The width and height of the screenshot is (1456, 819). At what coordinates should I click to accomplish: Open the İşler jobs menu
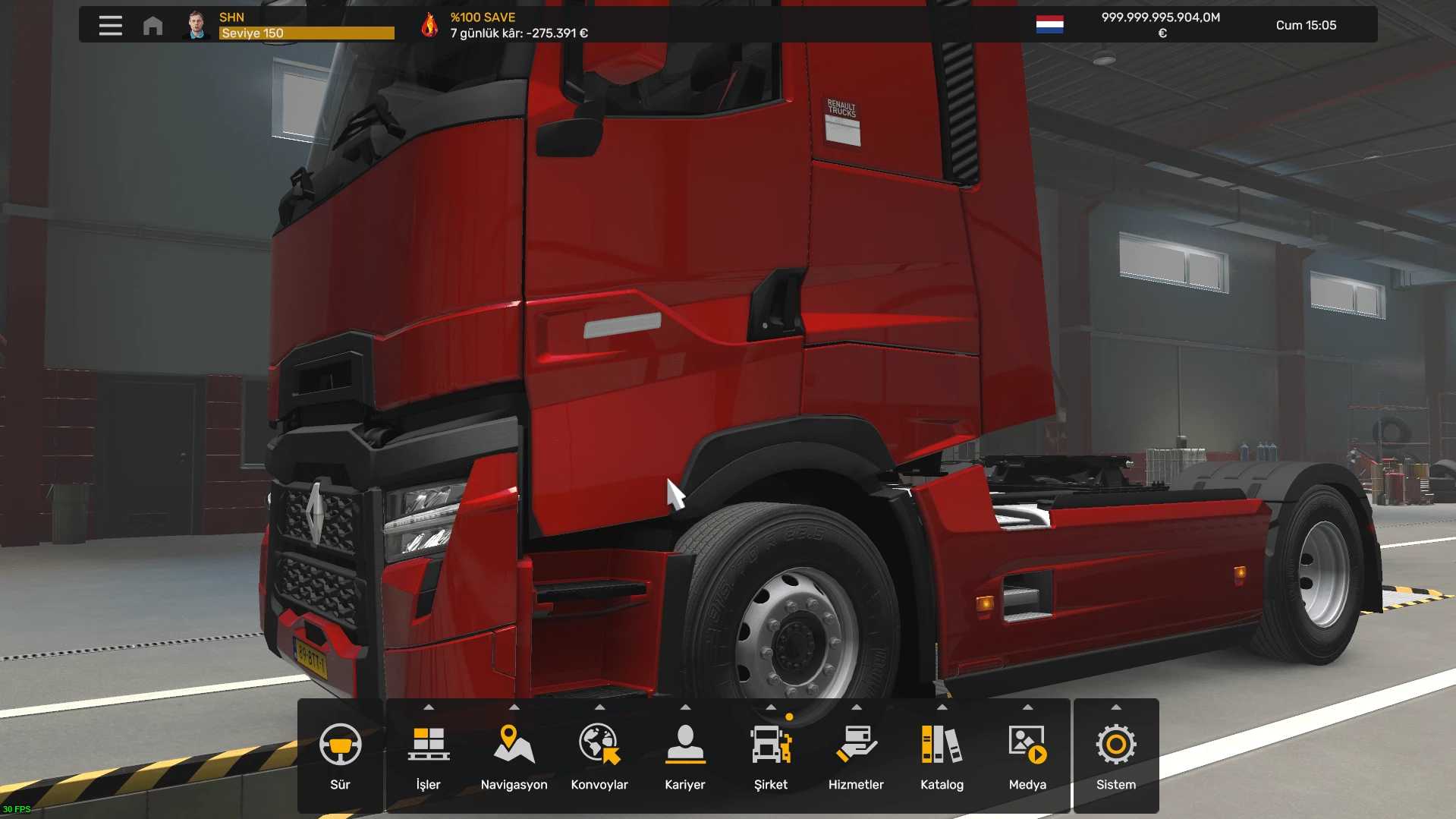428,756
